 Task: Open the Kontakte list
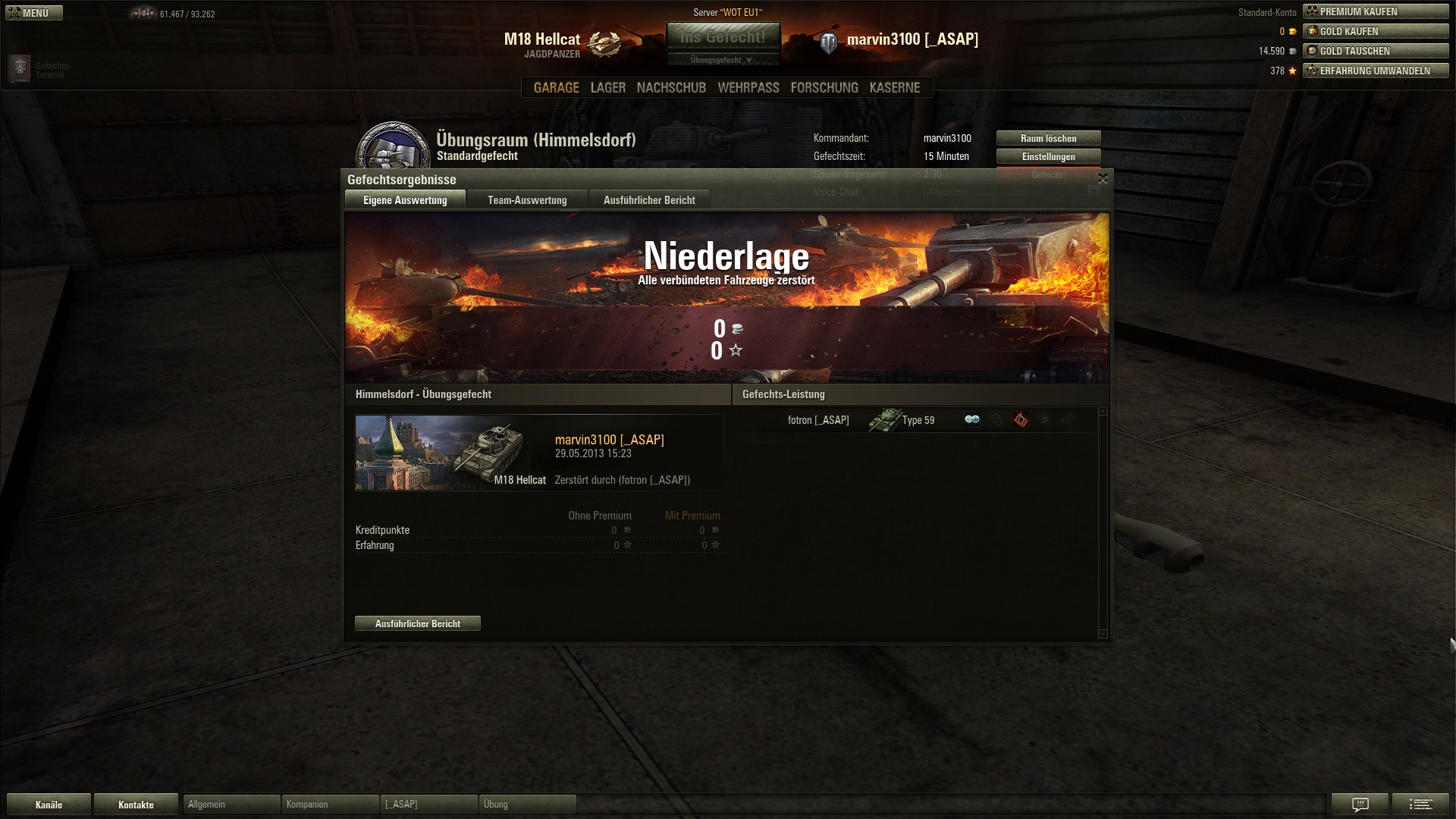coord(136,805)
